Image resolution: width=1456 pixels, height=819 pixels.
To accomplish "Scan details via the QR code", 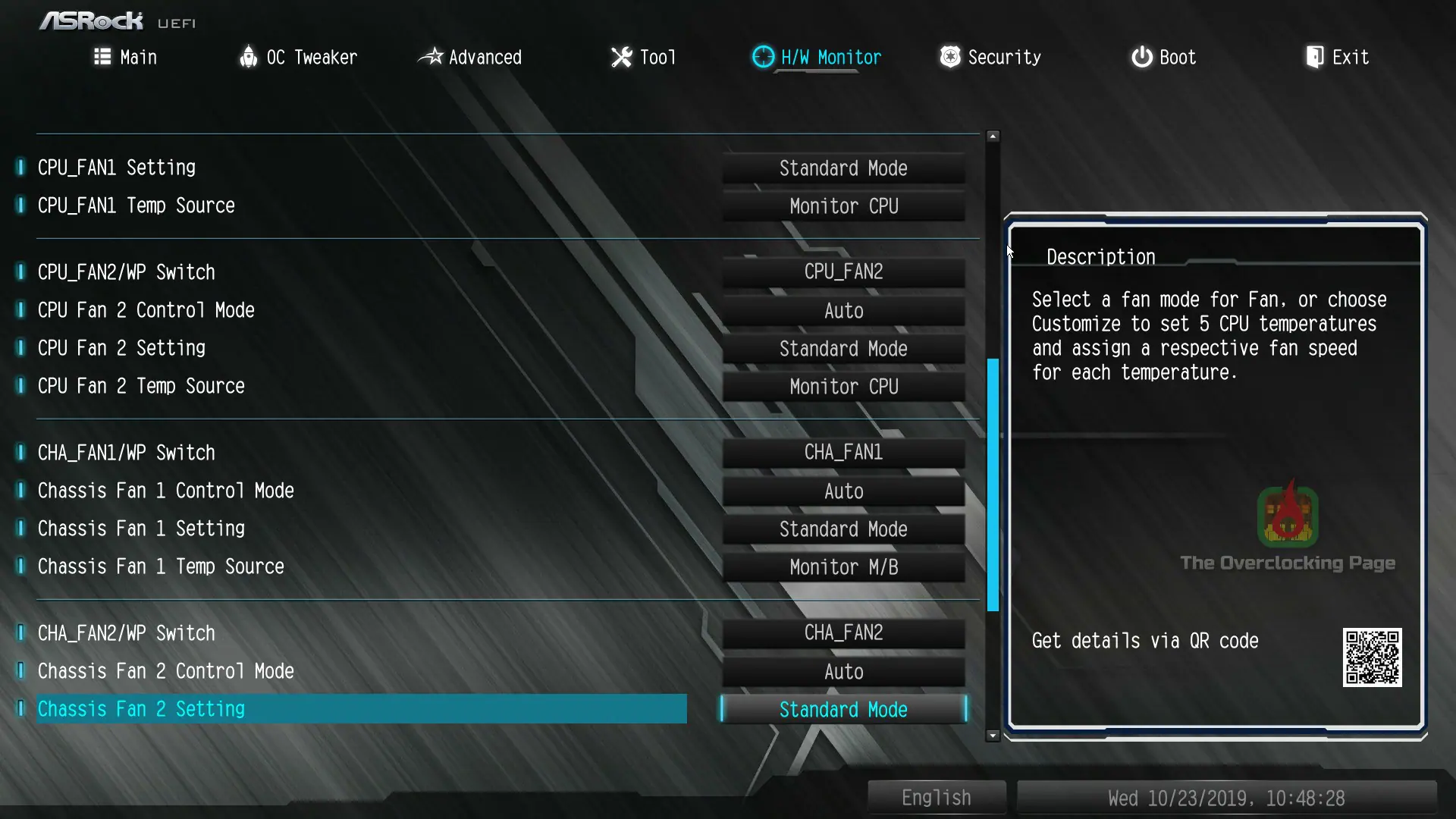I will coord(1373,657).
